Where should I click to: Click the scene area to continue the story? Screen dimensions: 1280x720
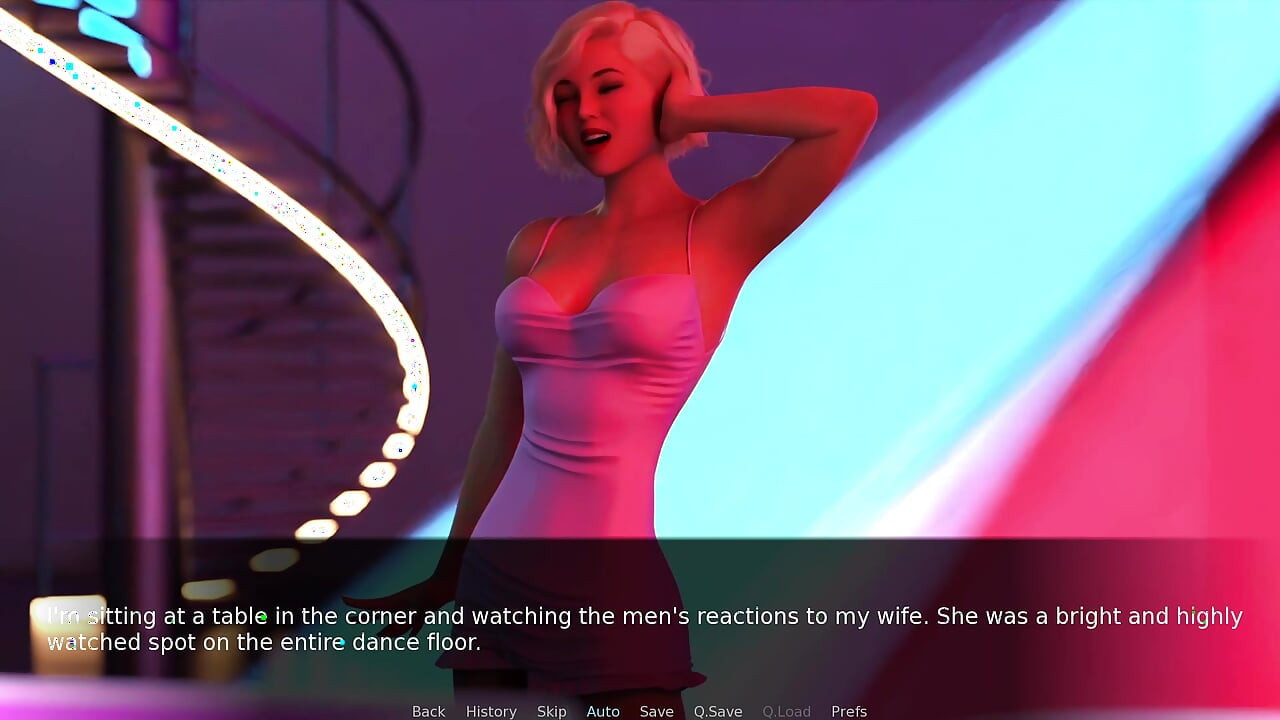point(640,300)
